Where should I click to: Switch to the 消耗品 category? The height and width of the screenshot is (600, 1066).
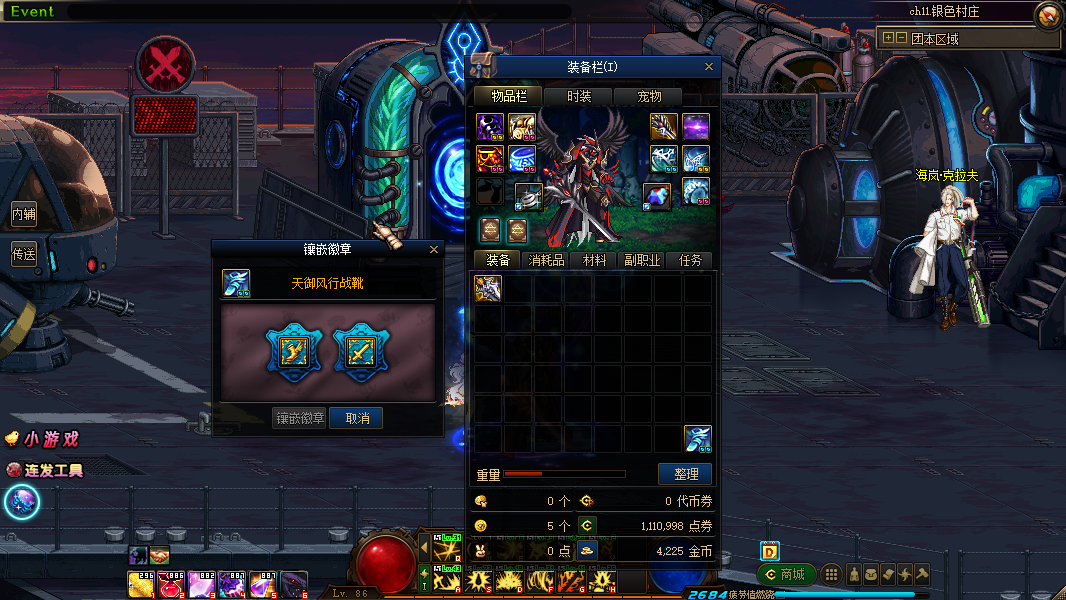coord(546,260)
